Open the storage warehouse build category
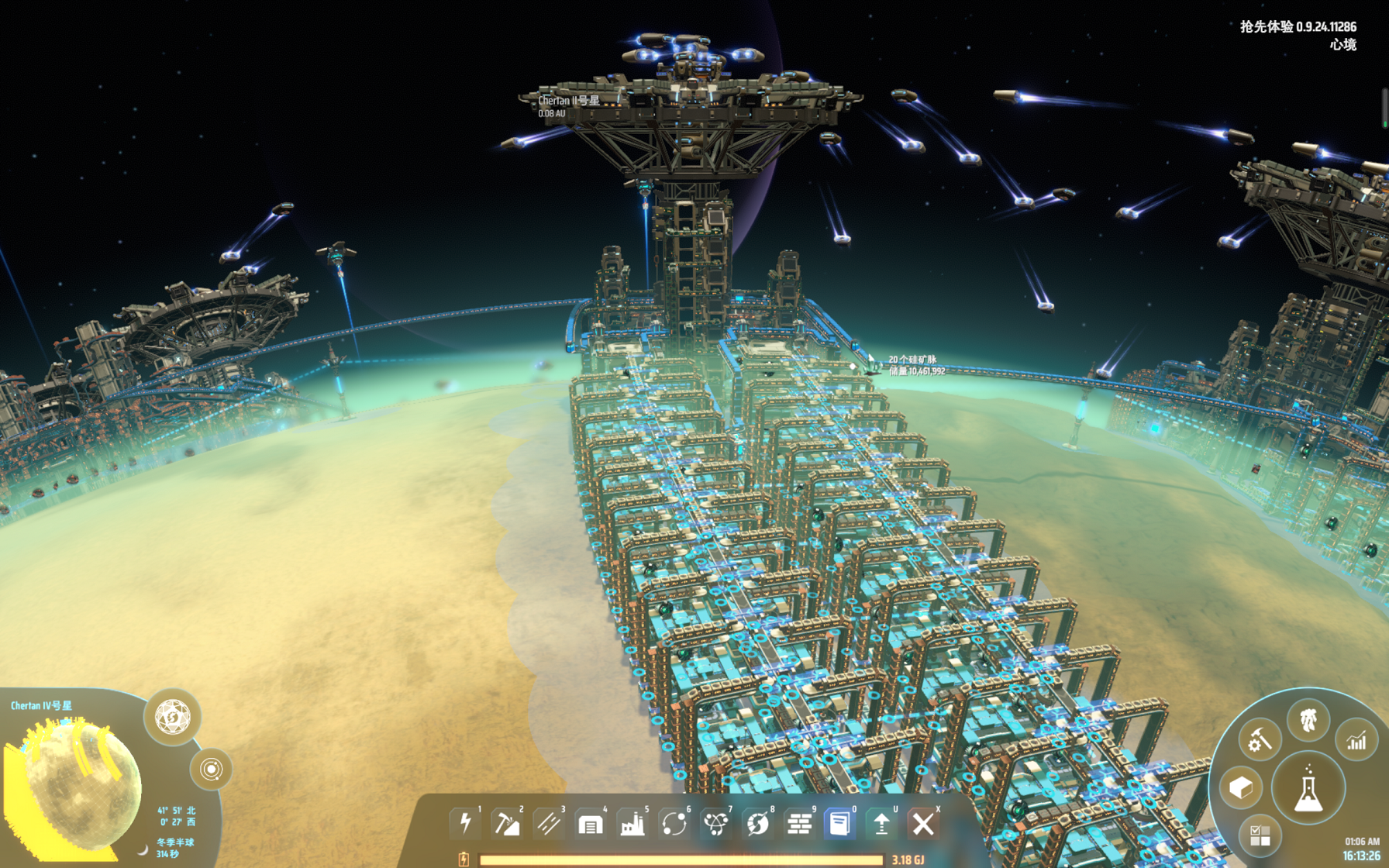 (x=591, y=824)
